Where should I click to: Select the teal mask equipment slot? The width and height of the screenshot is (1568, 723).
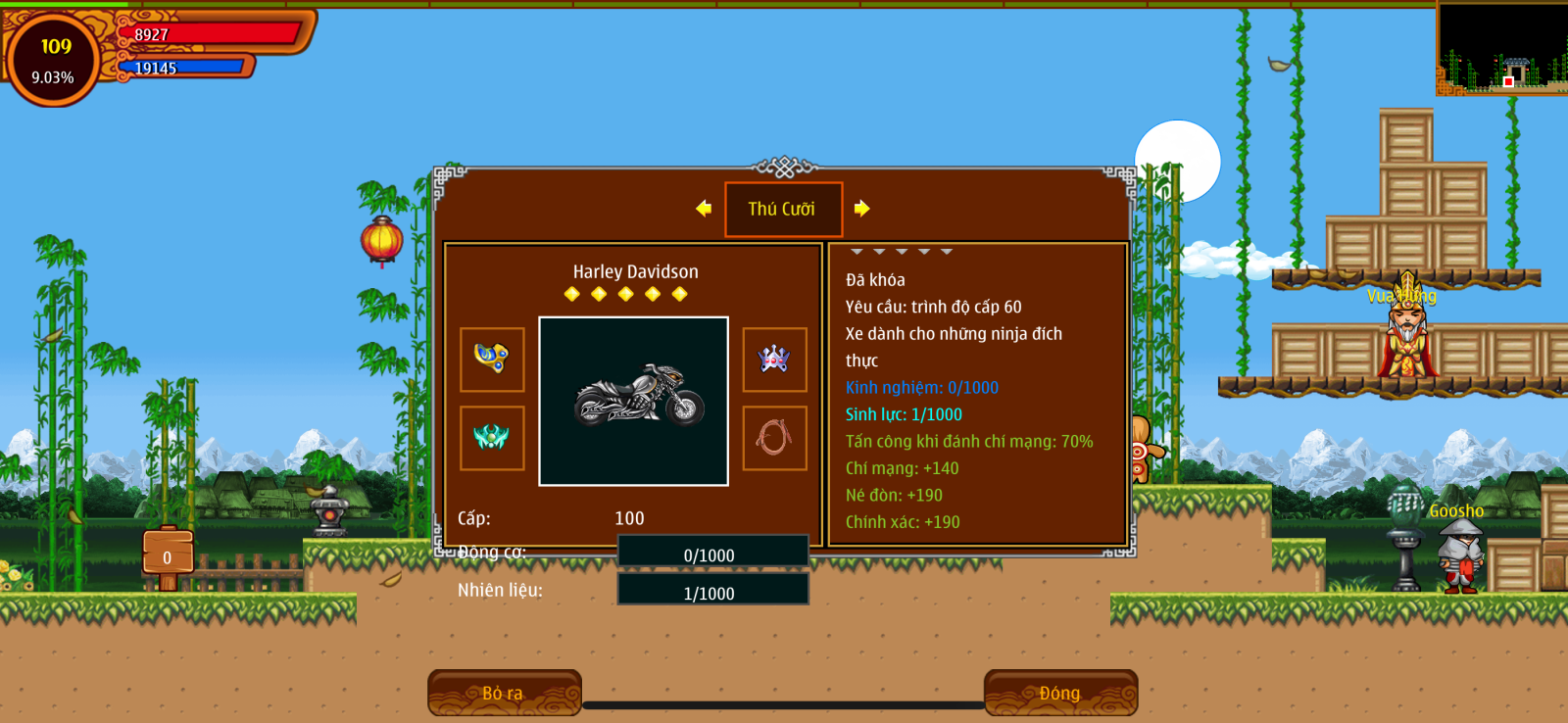pos(492,437)
